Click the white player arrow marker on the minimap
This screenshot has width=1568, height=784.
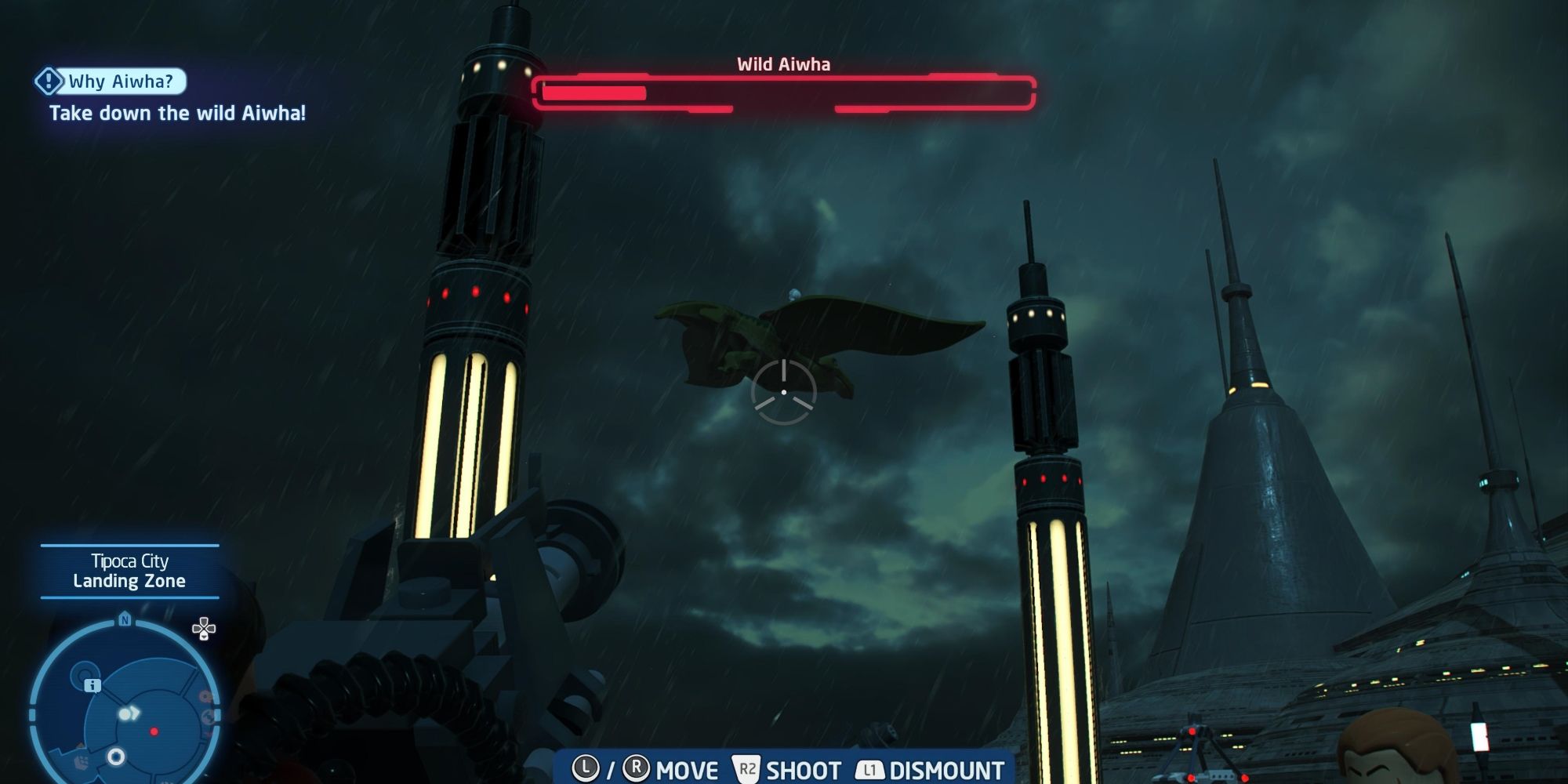coord(131,713)
